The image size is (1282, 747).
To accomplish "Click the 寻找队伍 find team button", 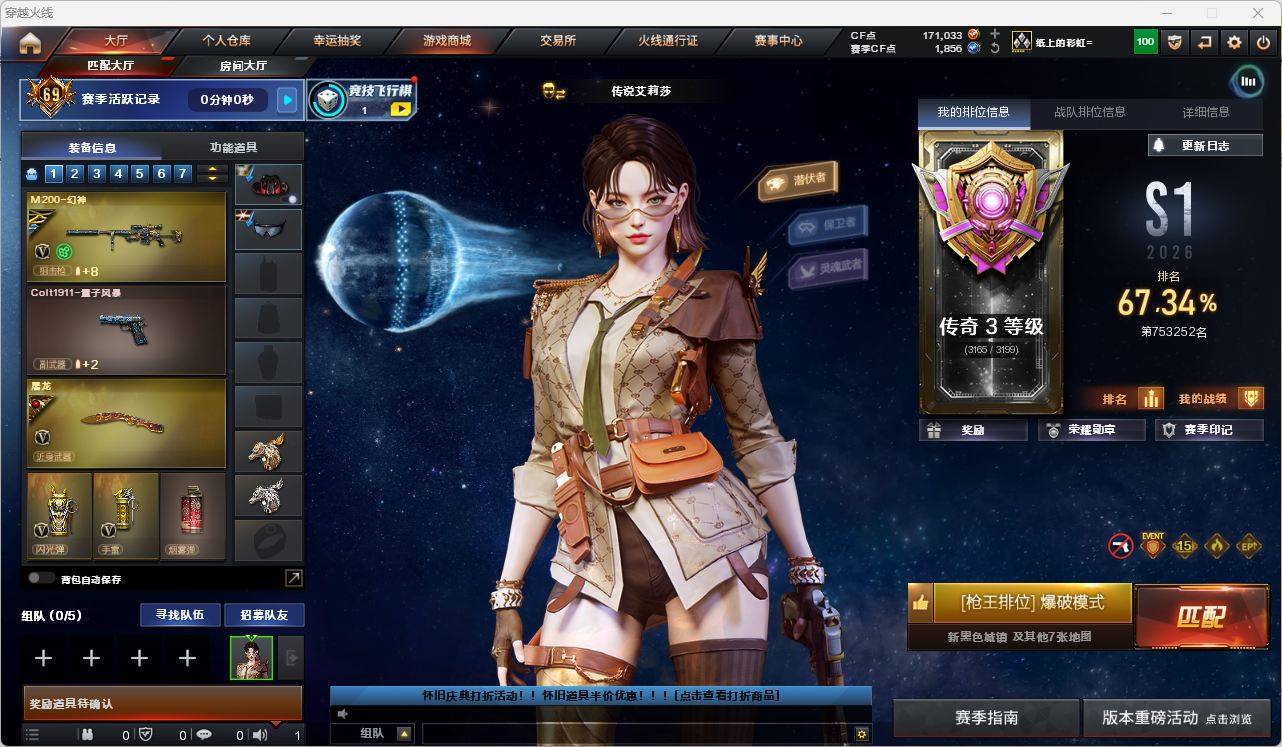I will pos(179,615).
